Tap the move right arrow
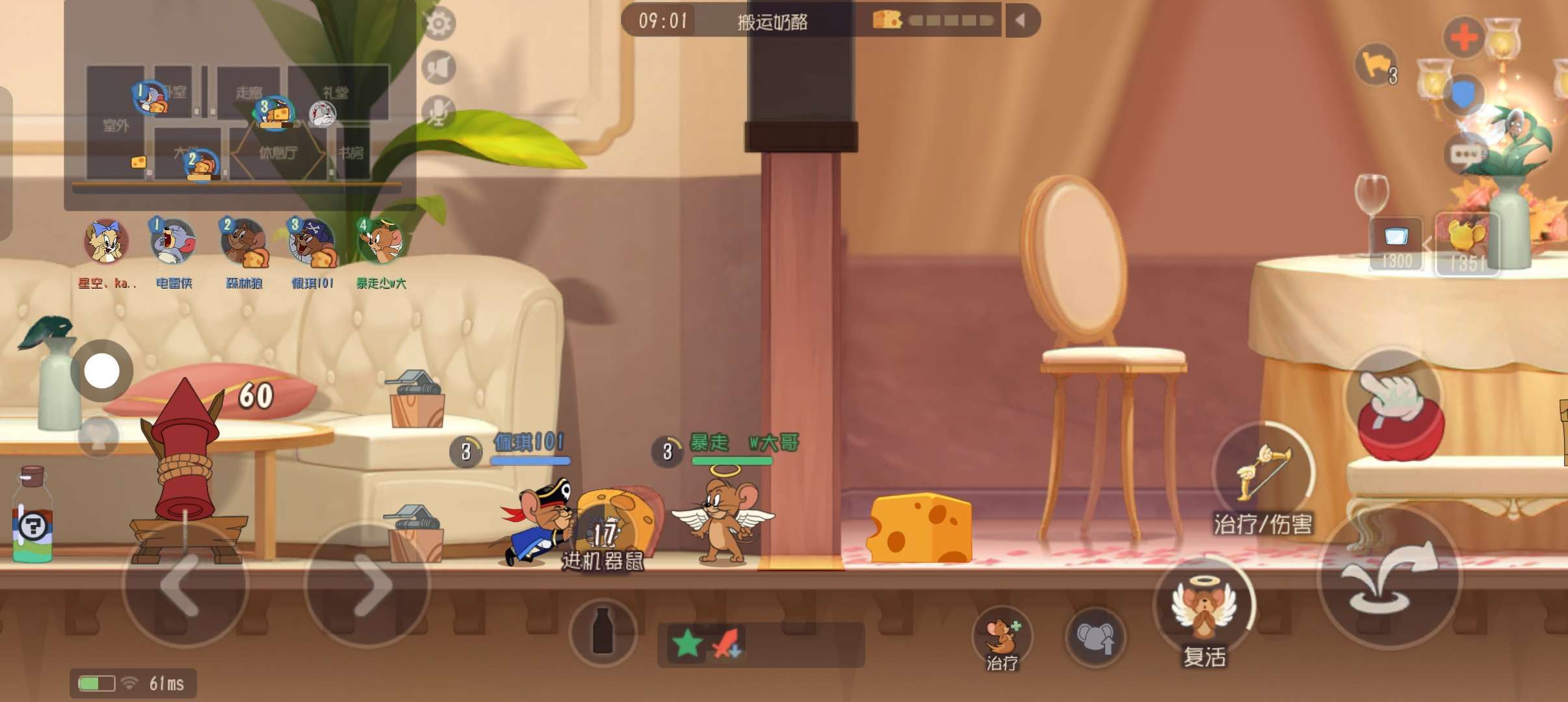The width and height of the screenshot is (1568, 702). coord(367,584)
